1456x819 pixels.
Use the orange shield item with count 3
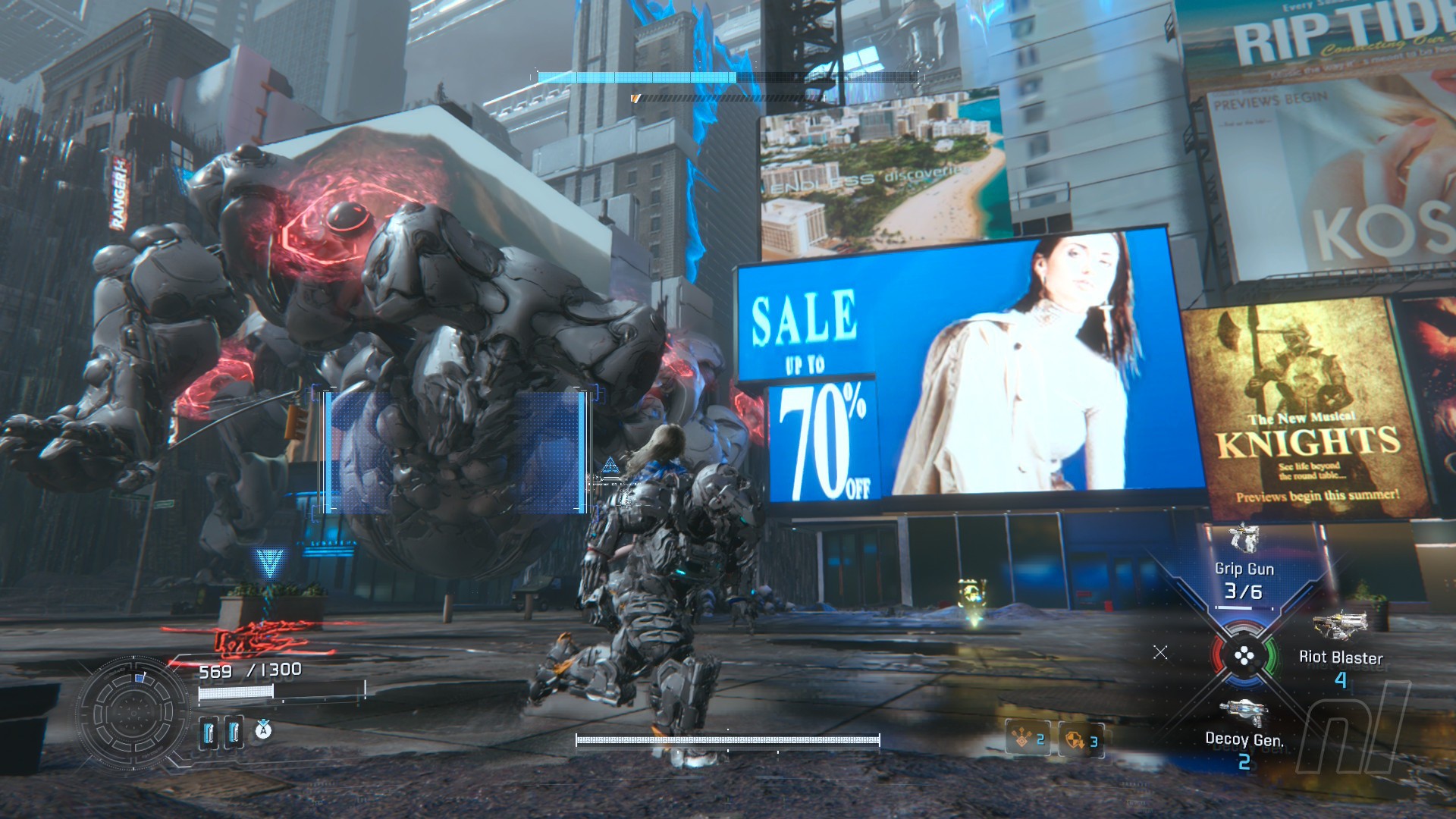click(x=1081, y=740)
